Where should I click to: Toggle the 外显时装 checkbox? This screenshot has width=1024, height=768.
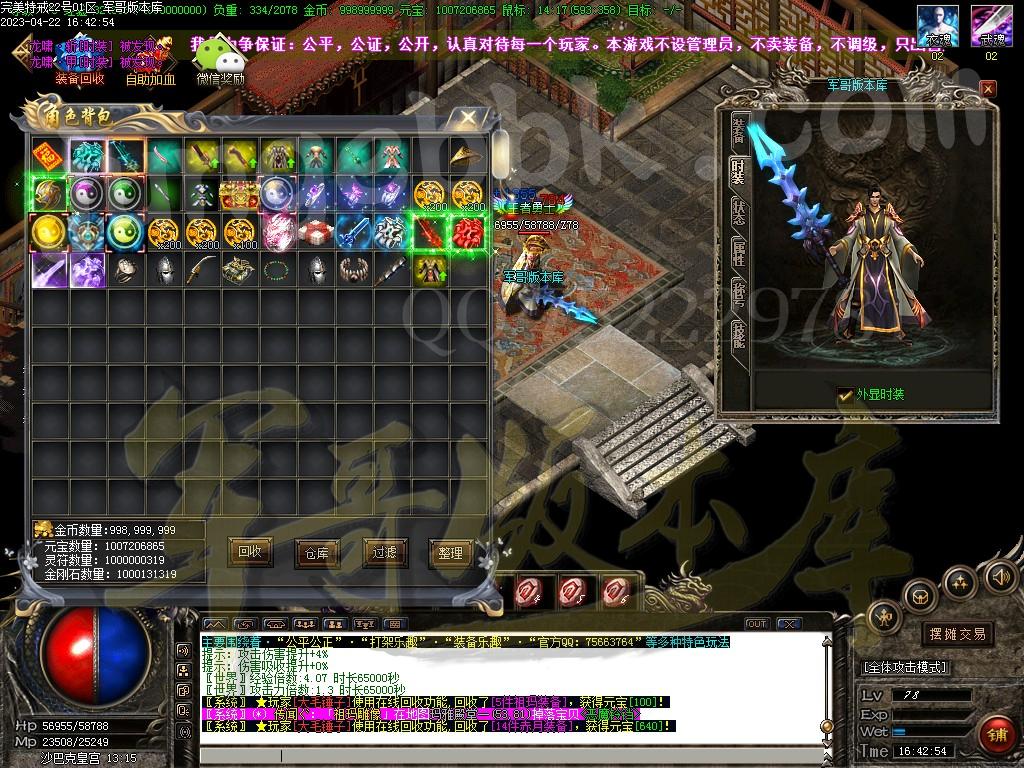[846, 395]
